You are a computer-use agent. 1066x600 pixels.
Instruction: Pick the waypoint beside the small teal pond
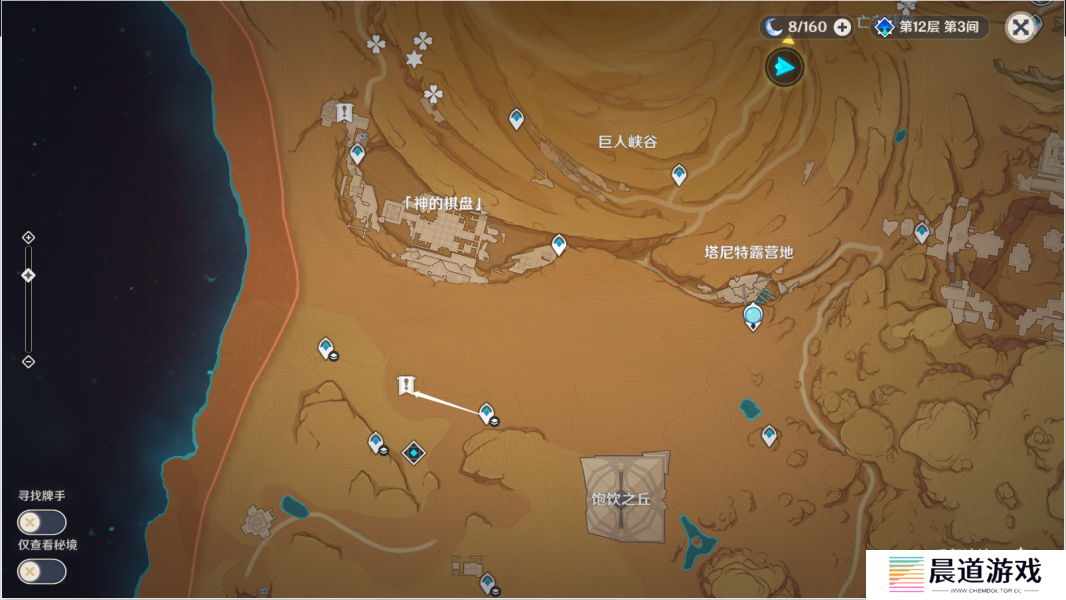coord(769,435)
